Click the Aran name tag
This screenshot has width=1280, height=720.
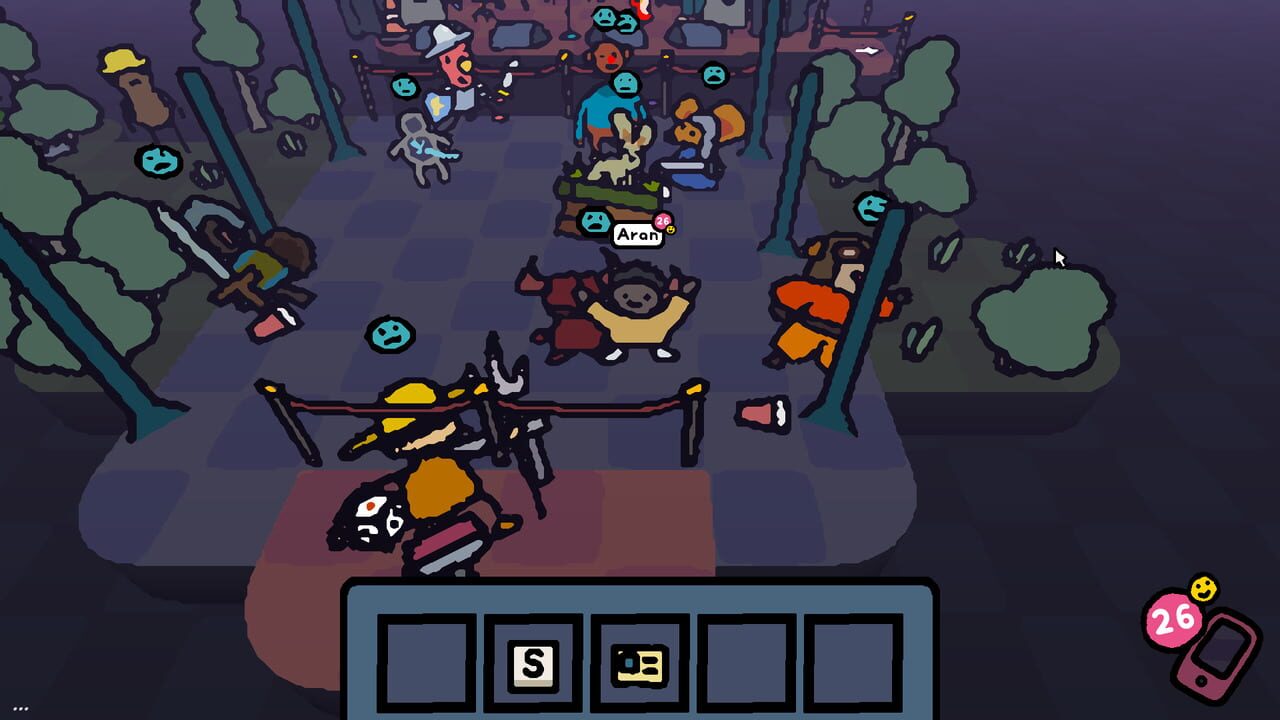[638, 236]
